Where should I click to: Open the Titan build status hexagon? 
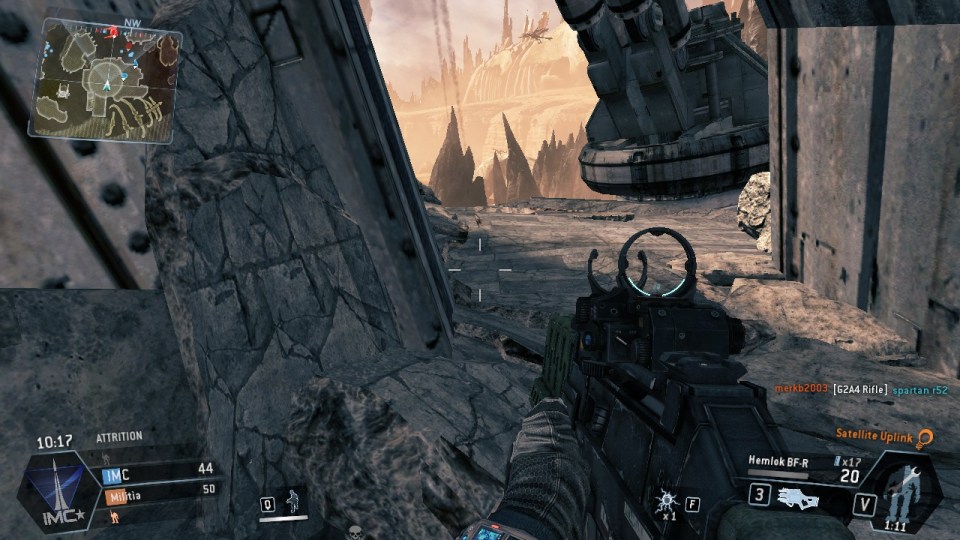click(900, 492)
